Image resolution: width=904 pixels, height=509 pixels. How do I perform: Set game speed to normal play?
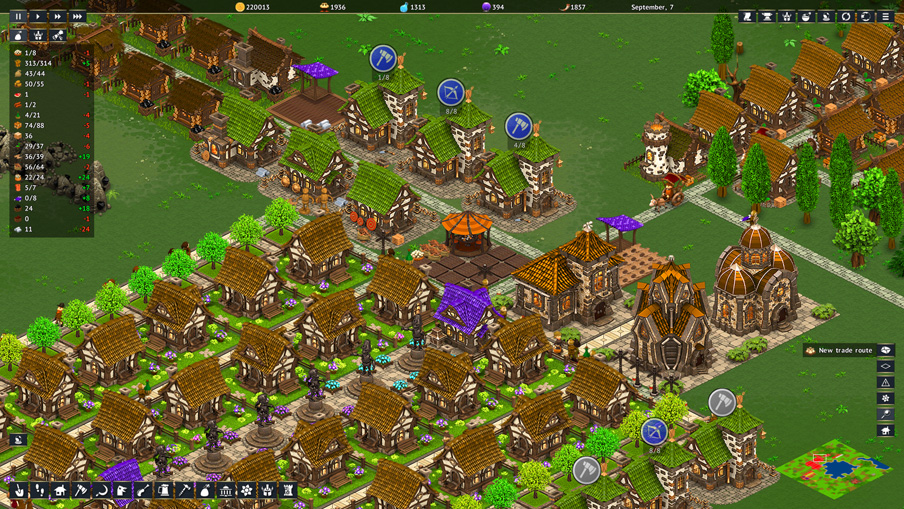tap(38, 16)
